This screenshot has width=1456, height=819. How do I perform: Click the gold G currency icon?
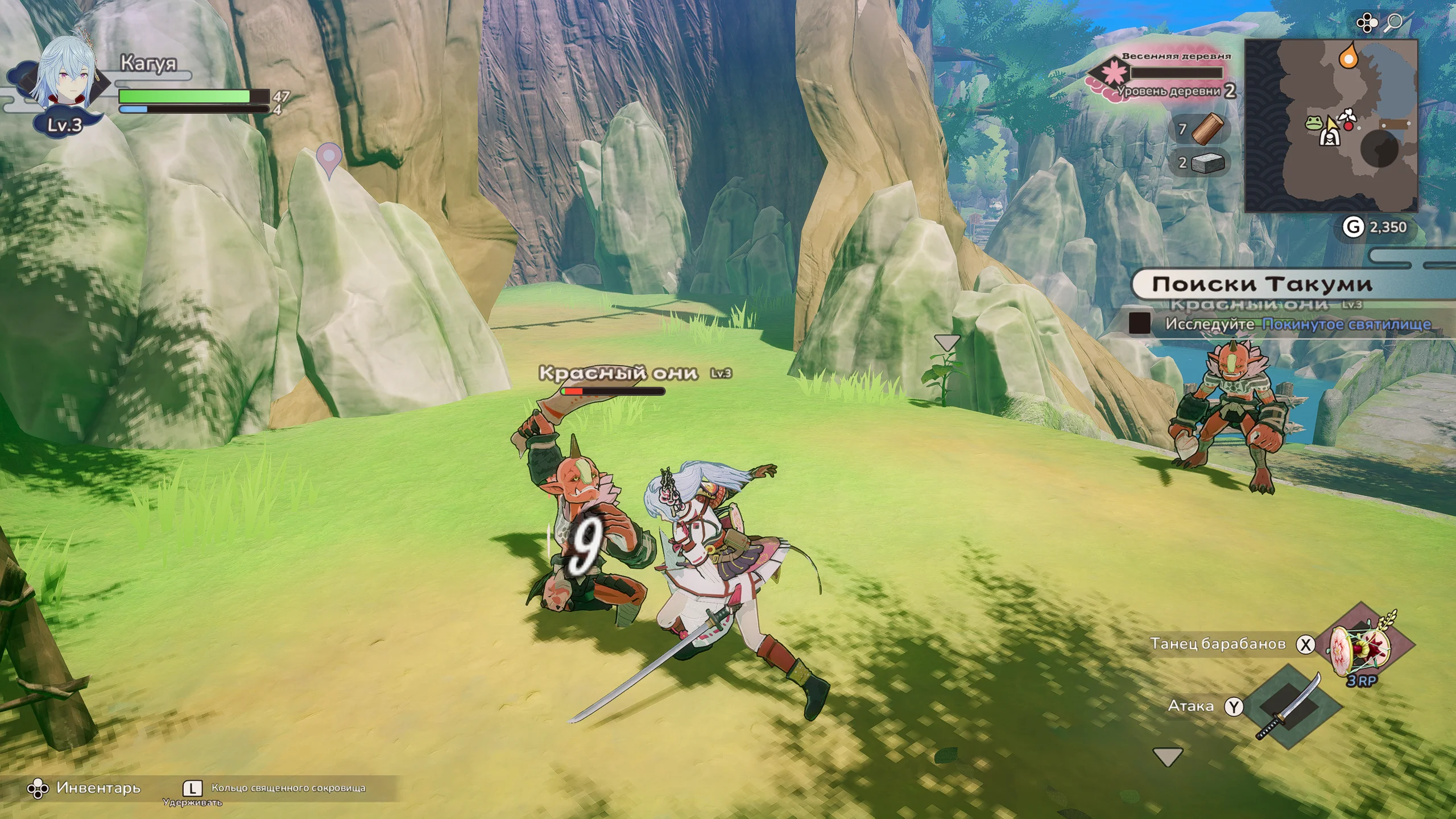tap(1354, 227)
